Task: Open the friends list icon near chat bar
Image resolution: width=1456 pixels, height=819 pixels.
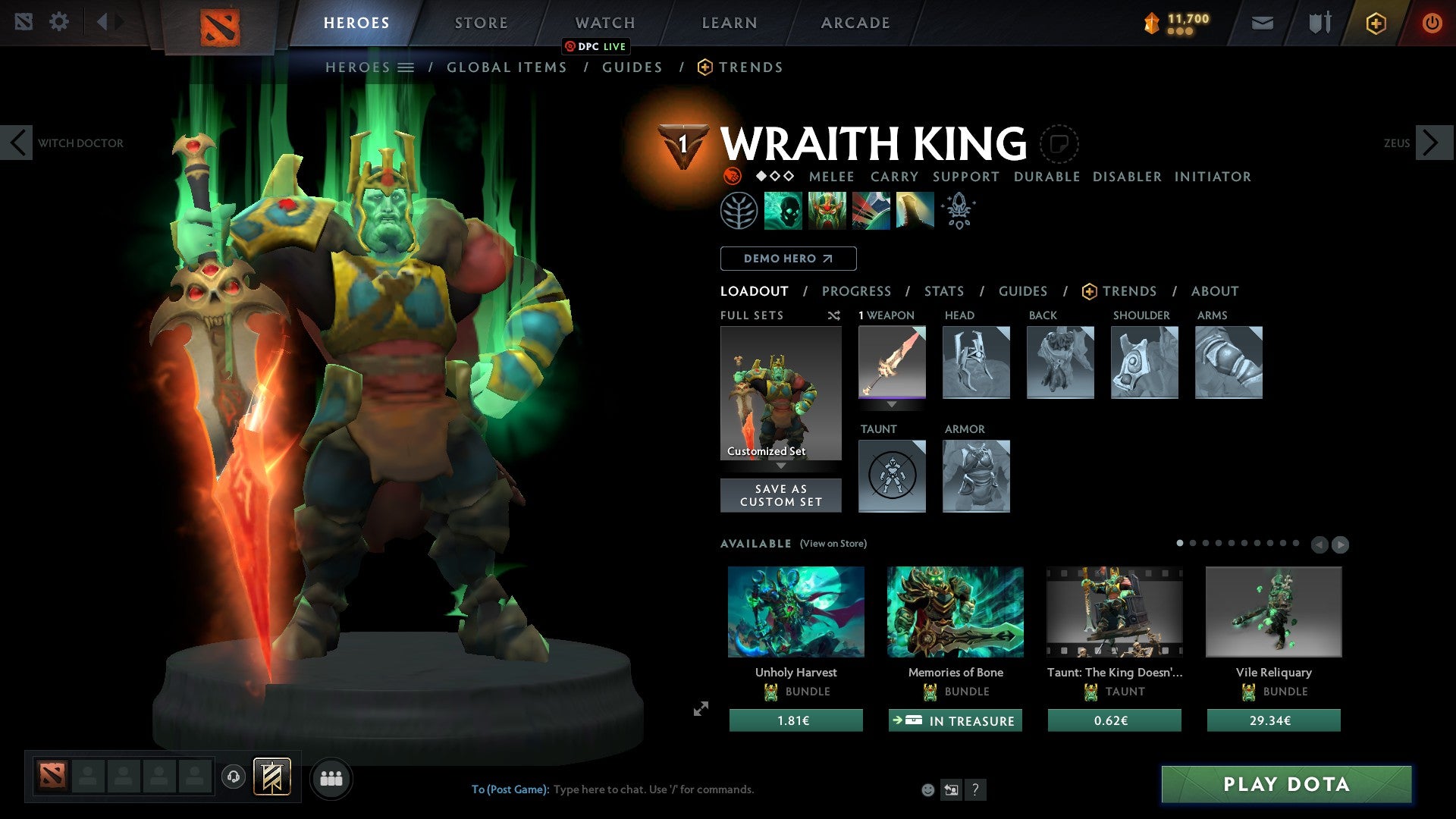Action: coord(331,777)
